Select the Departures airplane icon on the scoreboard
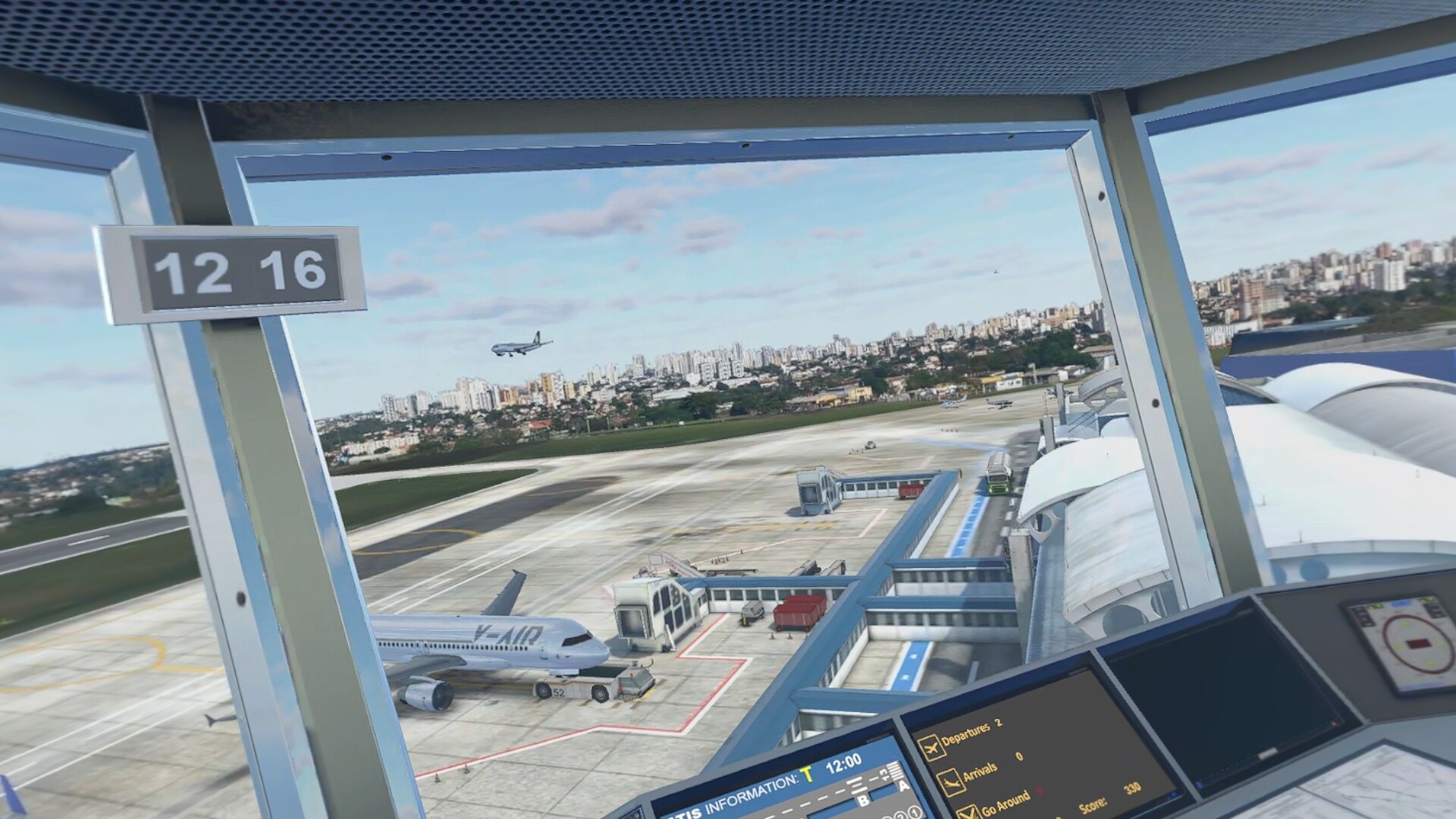This screenshot has width=1456, height=819. point(931,745)
